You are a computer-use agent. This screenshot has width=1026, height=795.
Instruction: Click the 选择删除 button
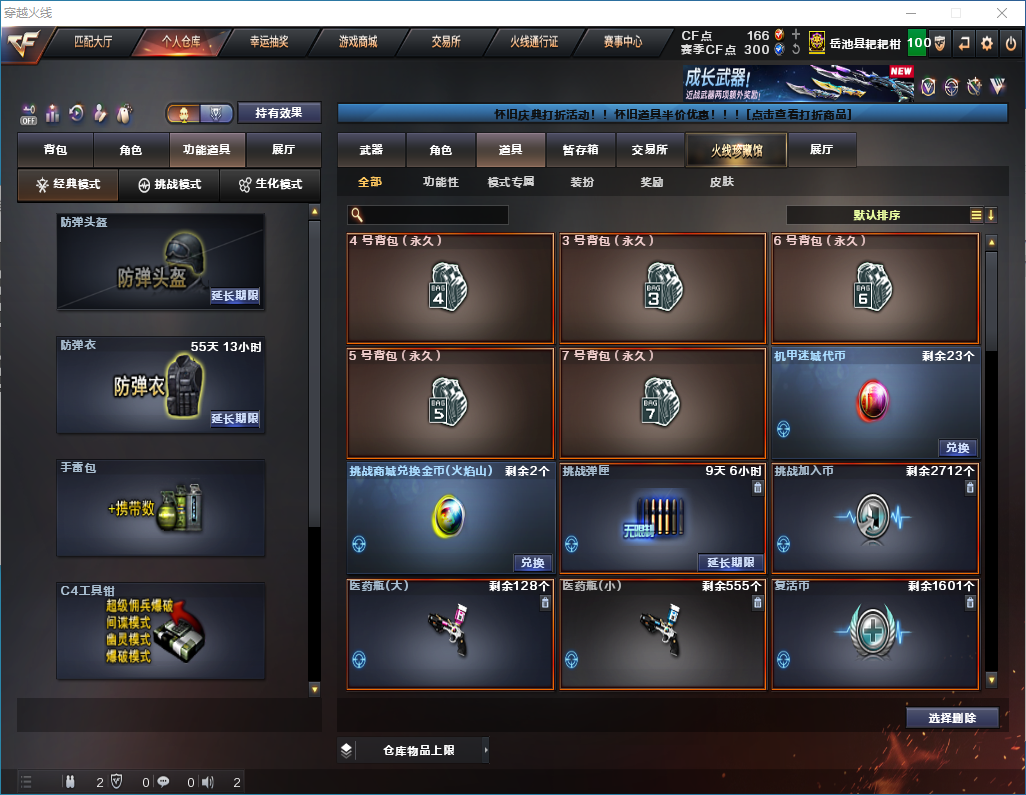point(952,718)
